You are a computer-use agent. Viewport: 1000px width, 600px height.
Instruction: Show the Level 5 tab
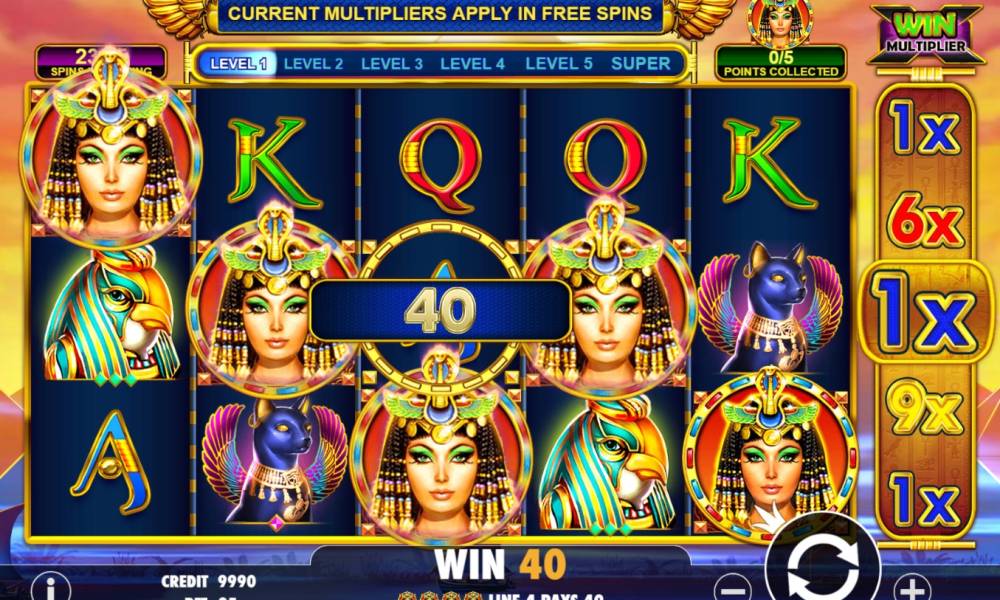(x=559, y=63)
